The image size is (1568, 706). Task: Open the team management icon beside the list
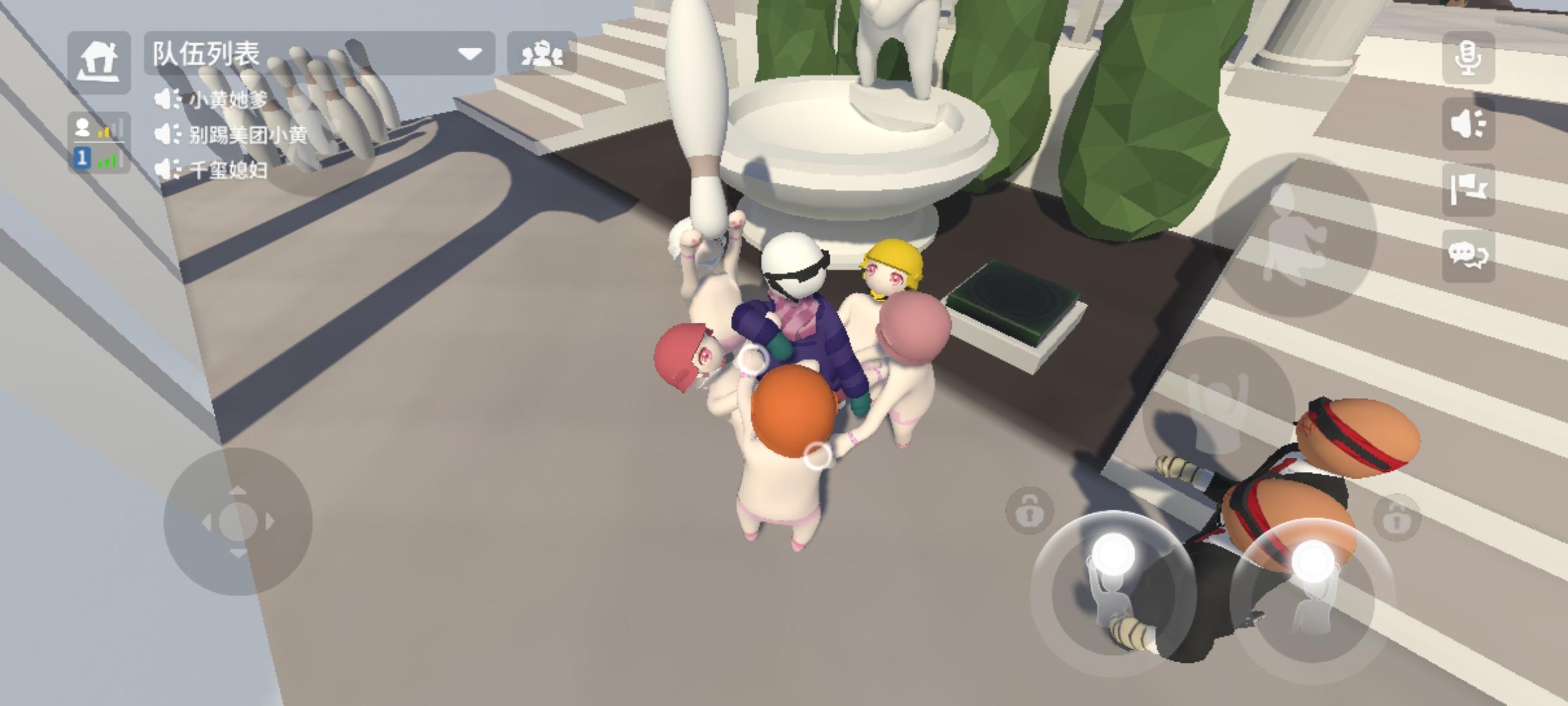pyautogui.click(x=542, y=56)
